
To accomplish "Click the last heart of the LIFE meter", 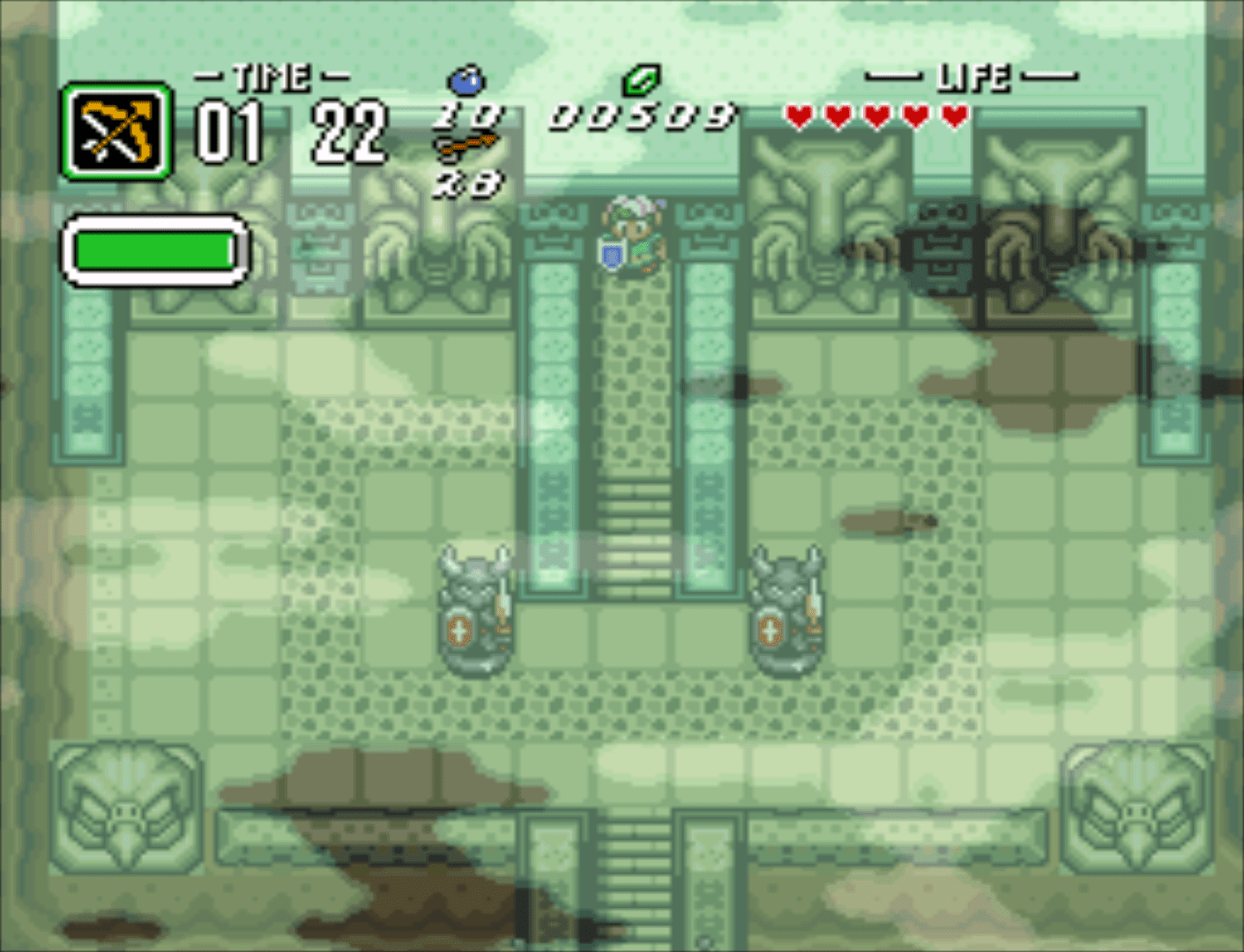I will tap(952, 114).
